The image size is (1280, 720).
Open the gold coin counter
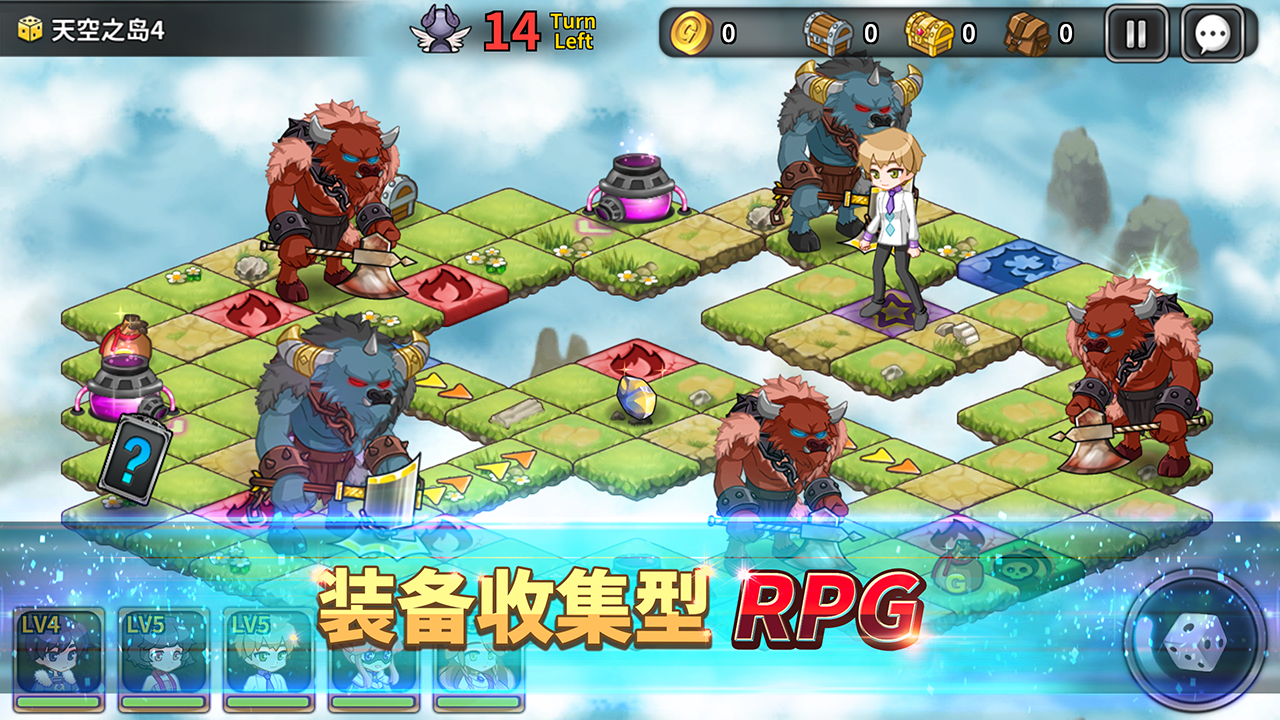click(x=691, y=31)
